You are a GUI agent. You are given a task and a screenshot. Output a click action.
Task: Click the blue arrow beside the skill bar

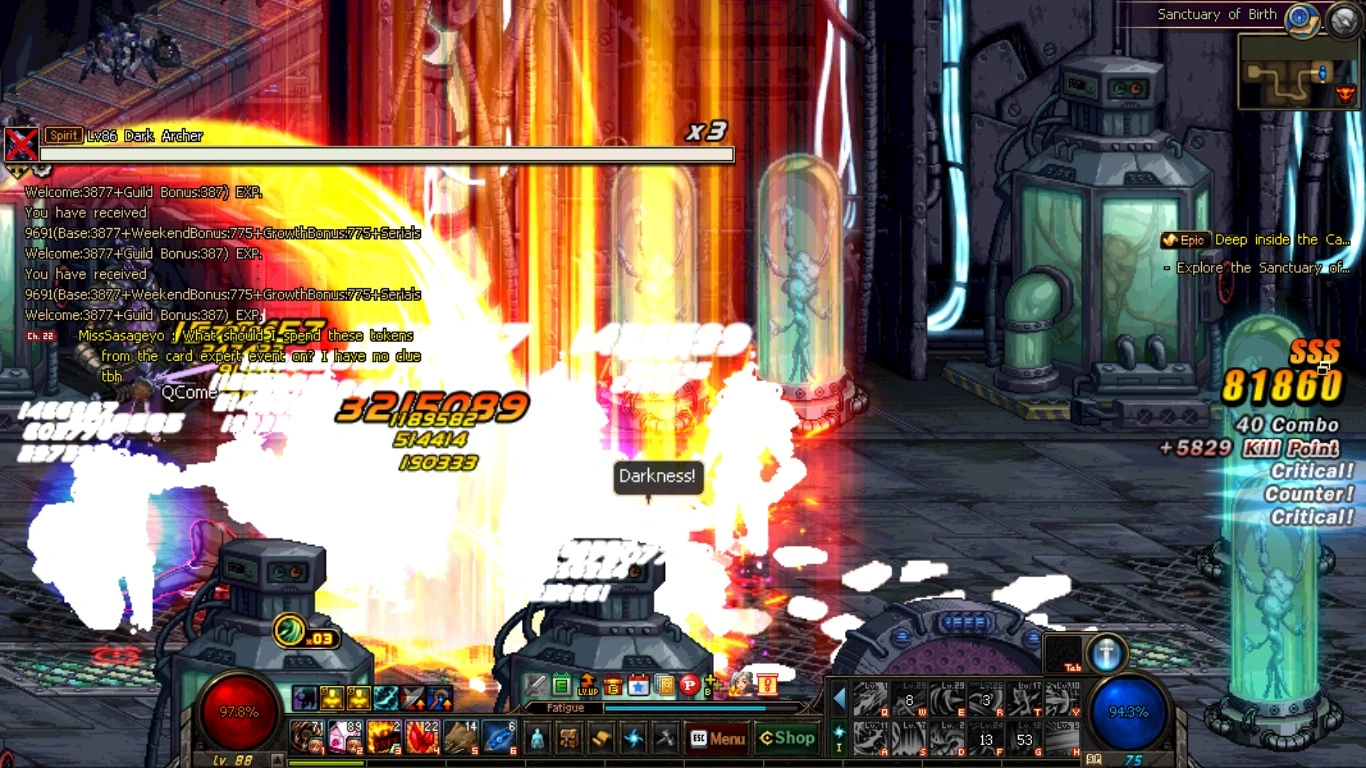840,698
